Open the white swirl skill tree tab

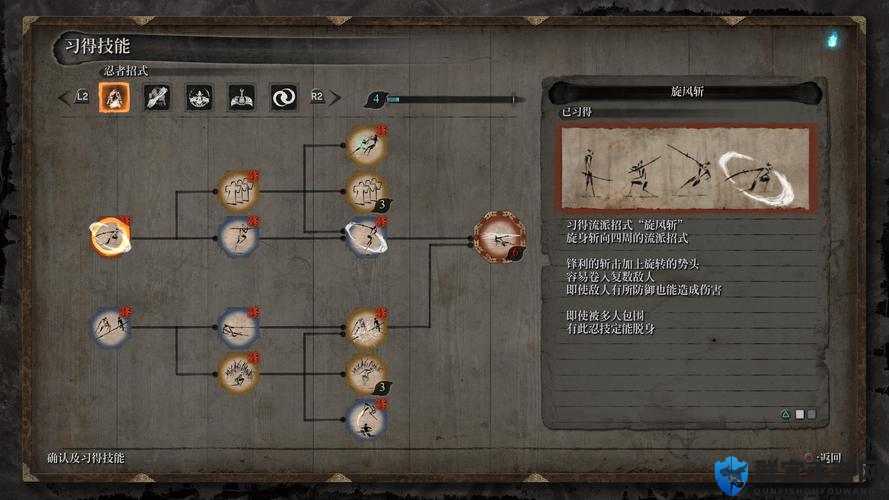[283, 98]
